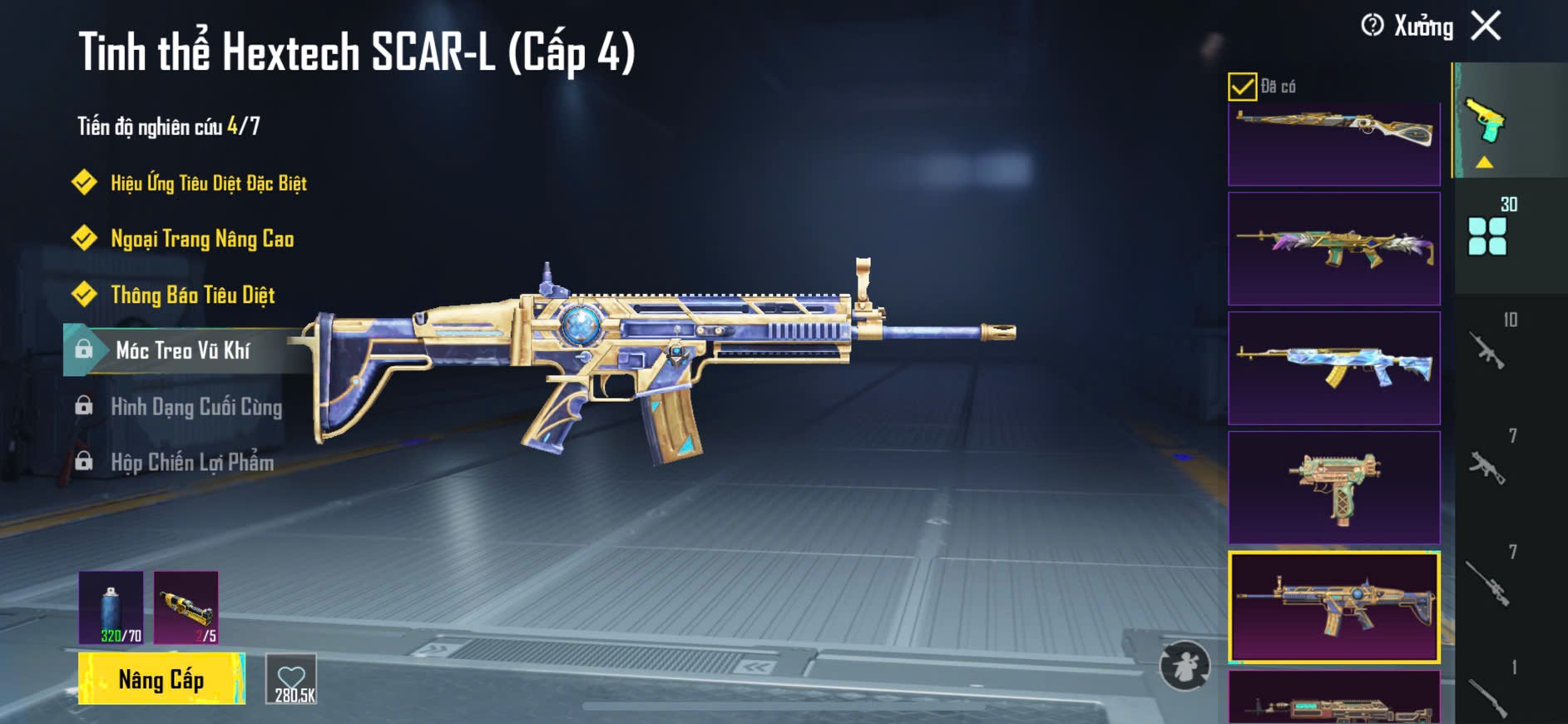The height and width of the screenshot is (724, 1568).
Task: Like the skin via heart 280.5K button
Action: coord(291,679)
